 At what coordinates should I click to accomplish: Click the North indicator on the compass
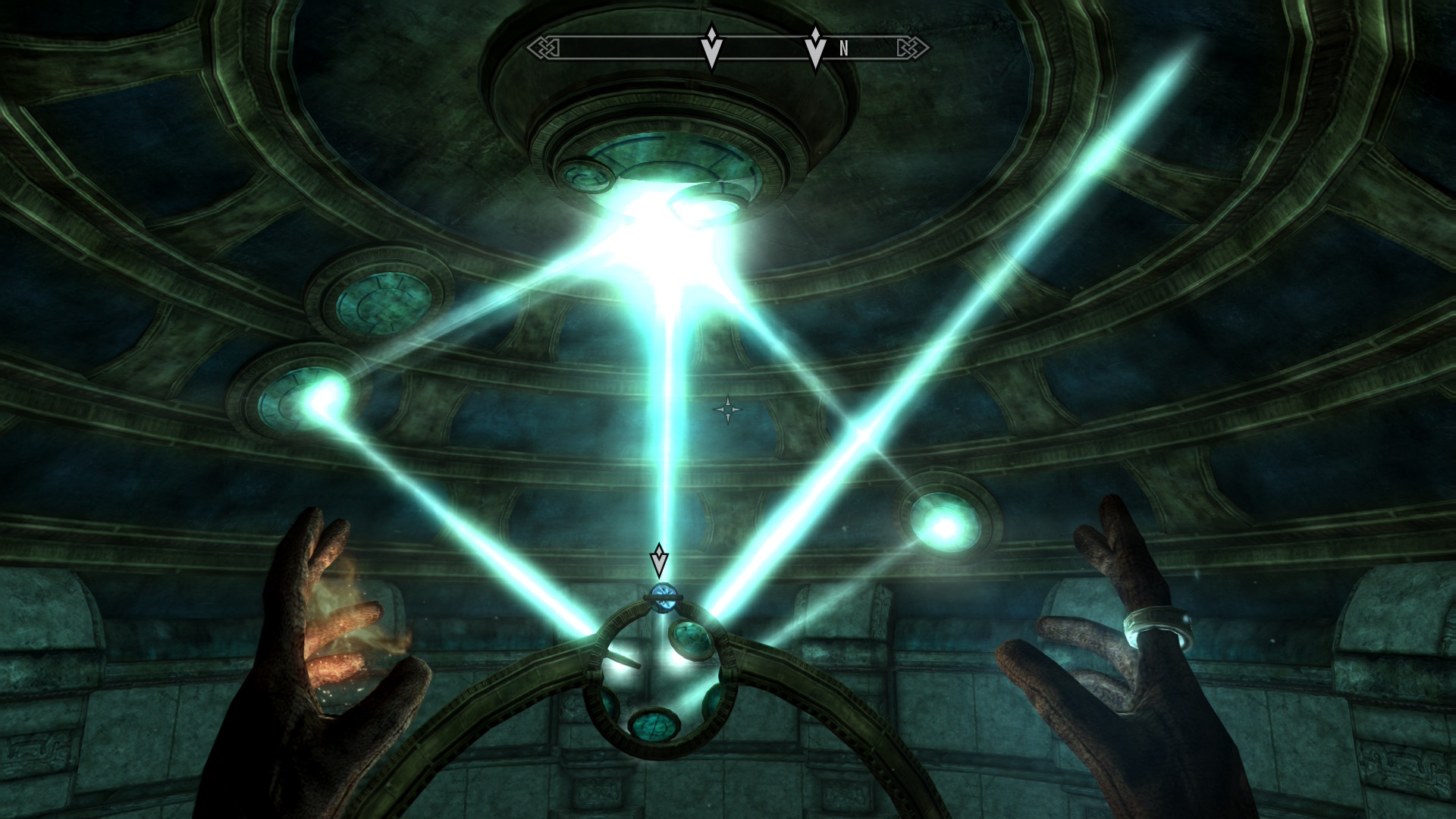(x=843, y=49)
